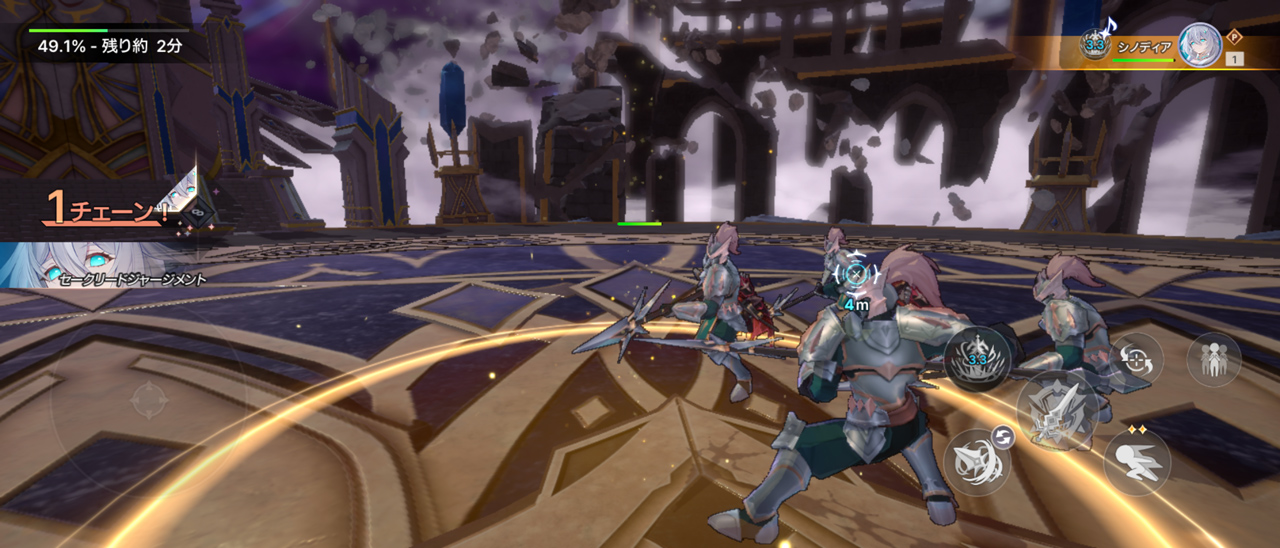Open the party members button
Image resolution: width=1280 pixels, height=548 pixels.
(1214, 360)
